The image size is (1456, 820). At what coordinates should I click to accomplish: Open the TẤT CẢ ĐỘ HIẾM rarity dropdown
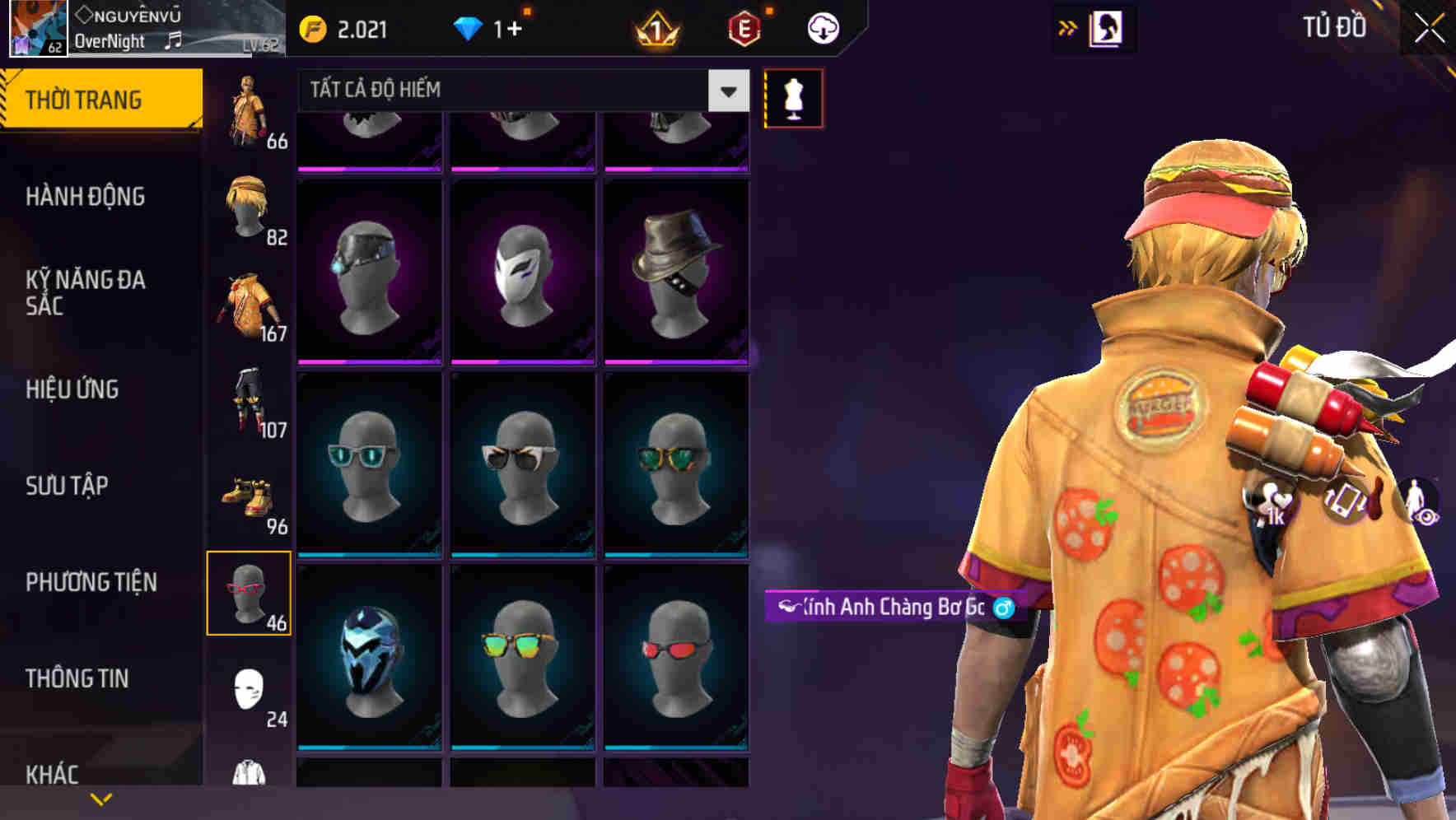coord(519,90)
